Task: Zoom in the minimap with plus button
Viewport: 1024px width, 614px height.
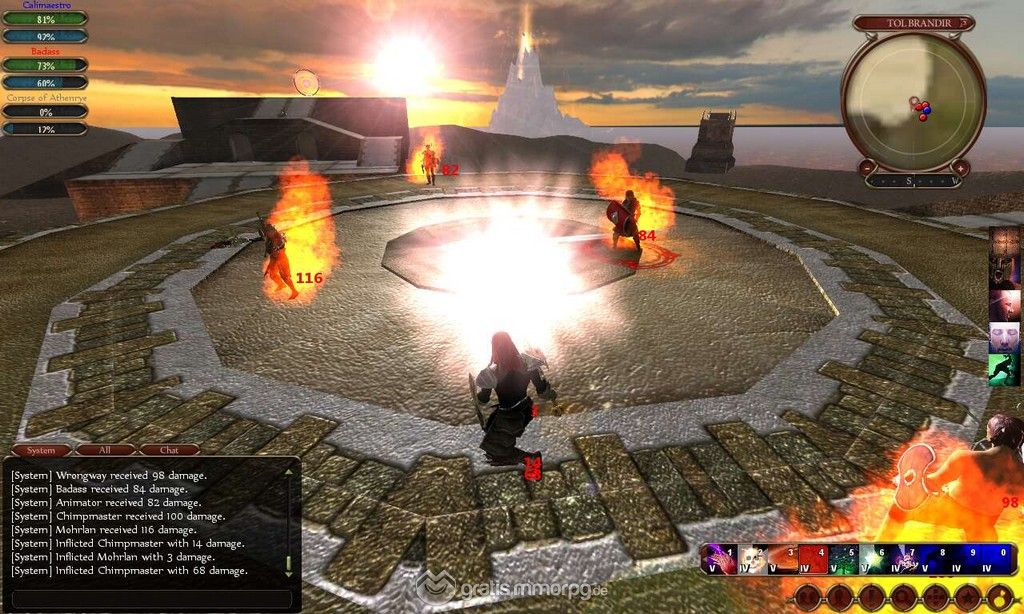Action: pos(960,168)
